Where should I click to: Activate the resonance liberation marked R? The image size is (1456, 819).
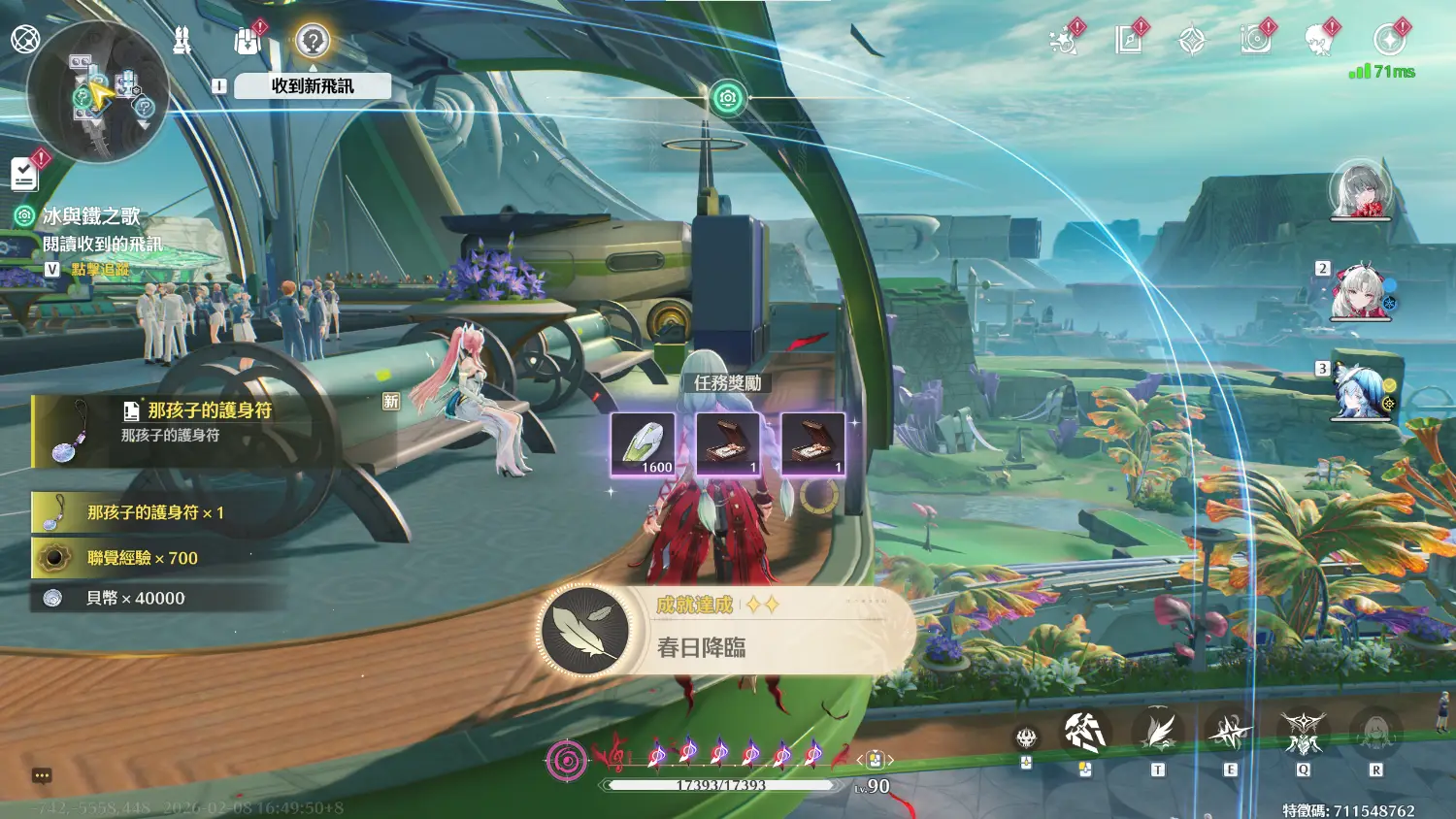[1375, 734]
